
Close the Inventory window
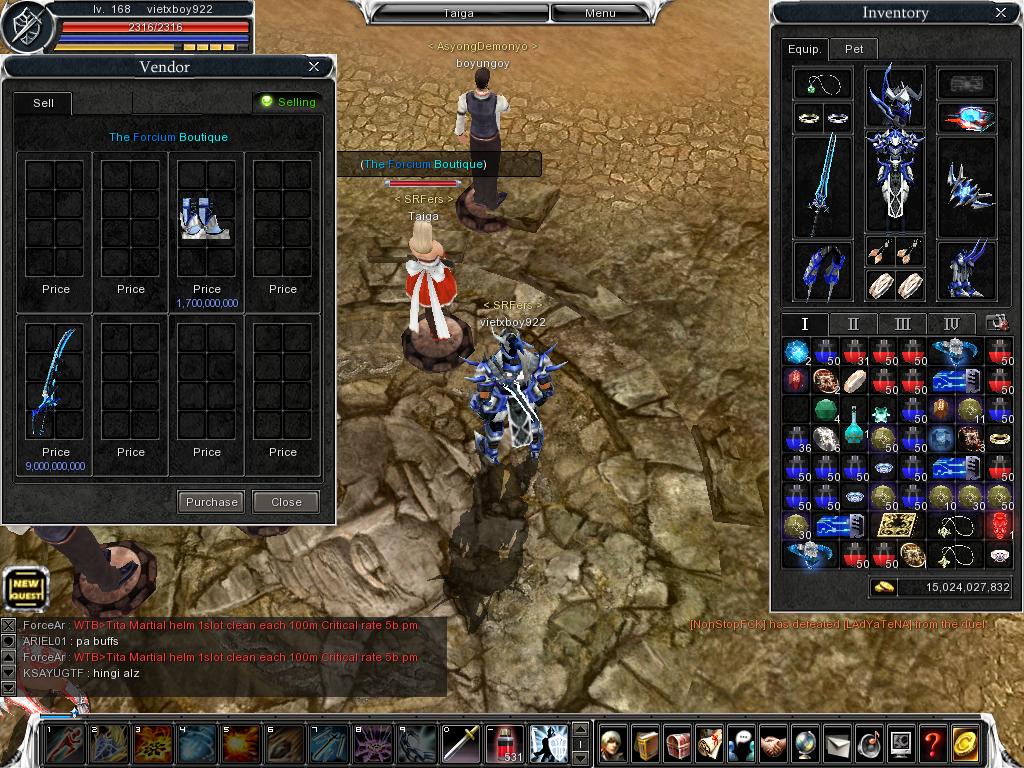[1001, 13]
